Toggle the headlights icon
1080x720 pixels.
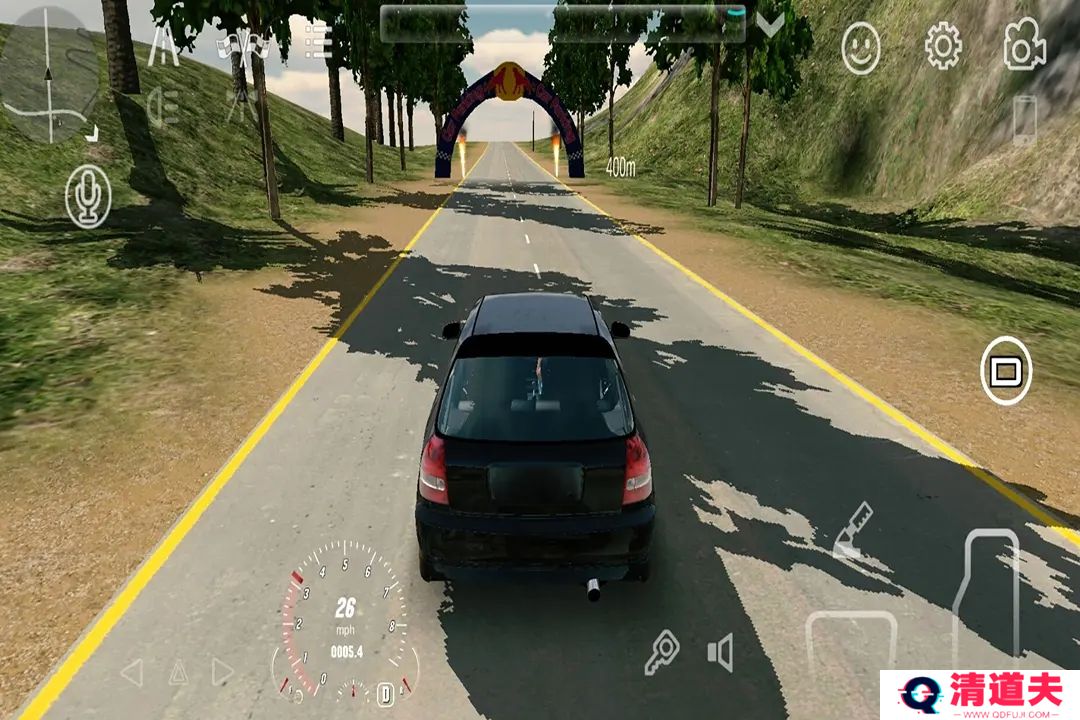(x=163, y=108)
